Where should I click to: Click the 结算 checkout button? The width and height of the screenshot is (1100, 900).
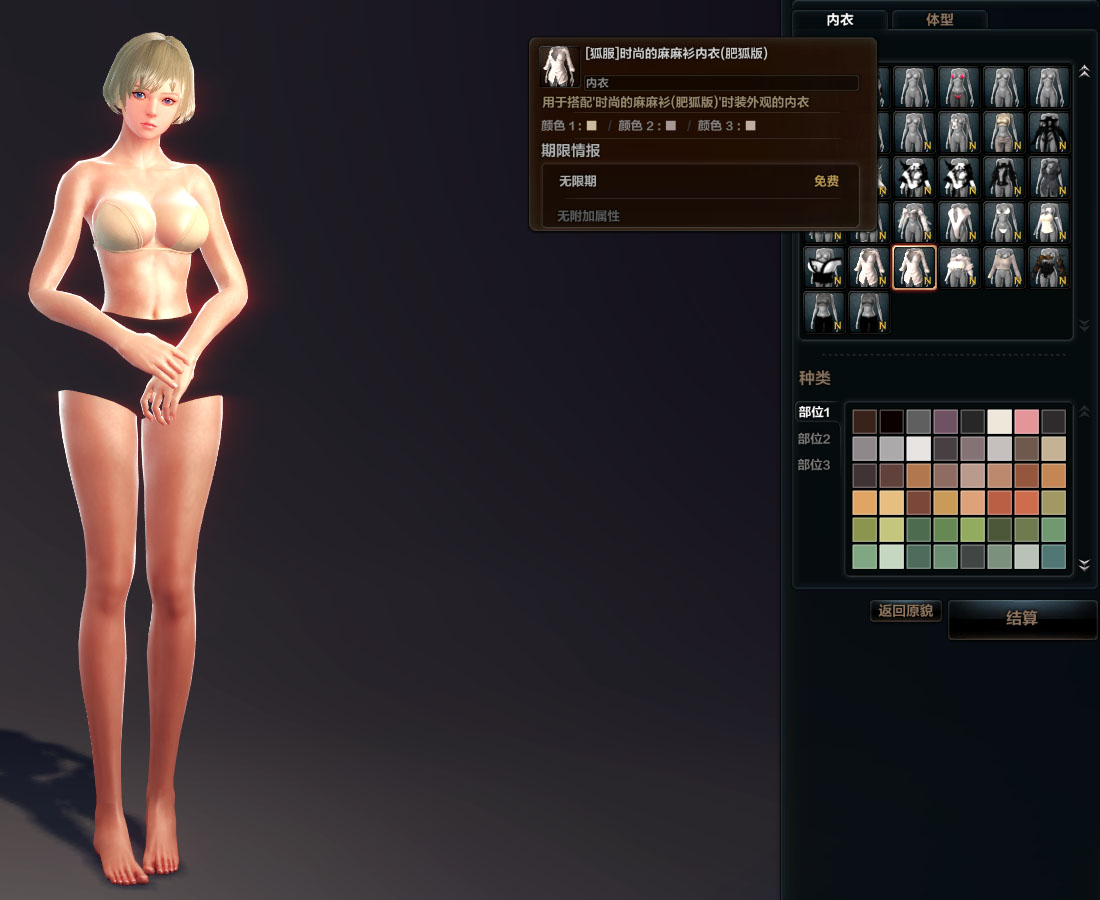pyautogui.click(x=1022, y=619)
